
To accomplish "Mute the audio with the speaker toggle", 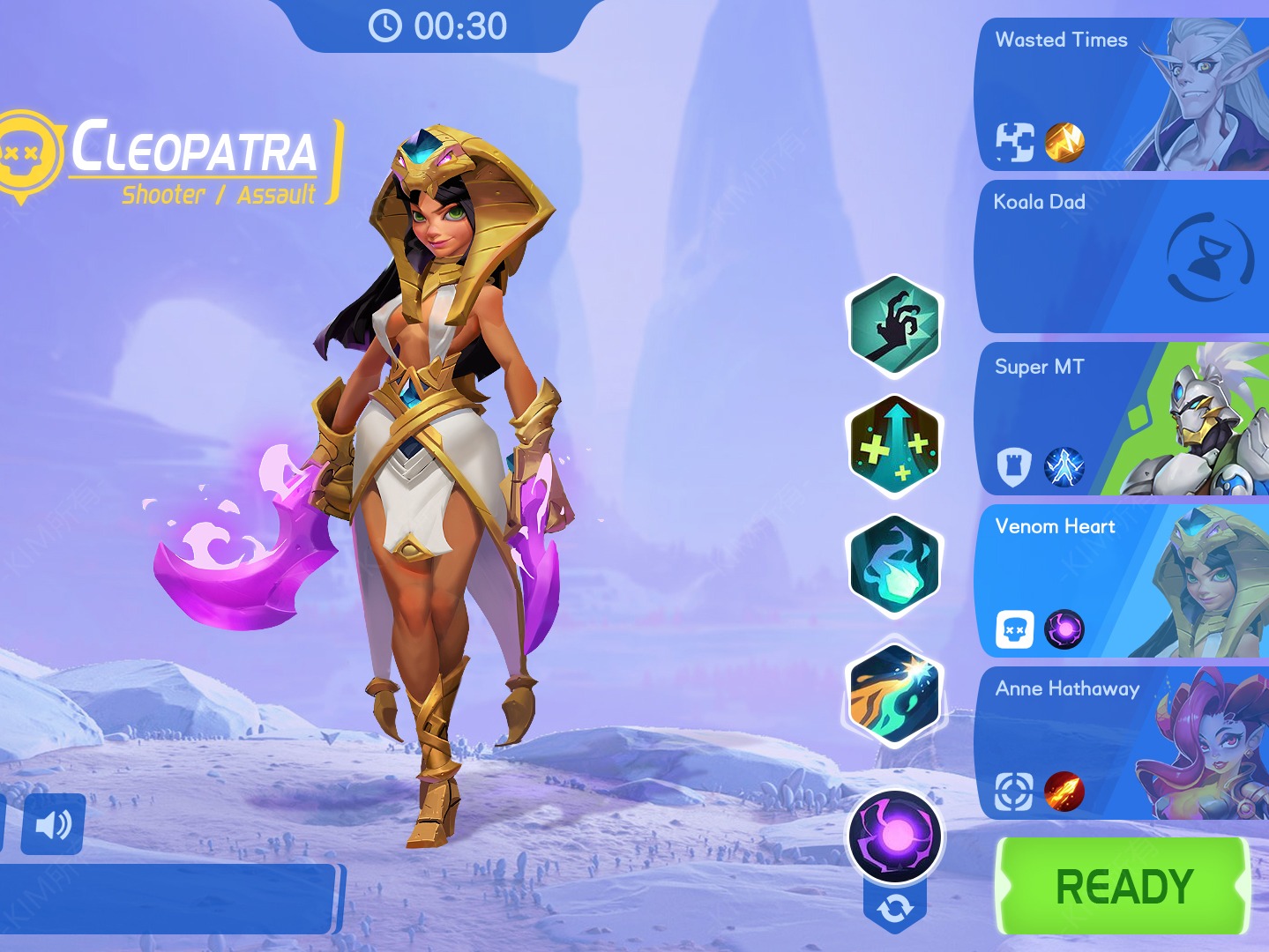I will (x=52, y=825).
